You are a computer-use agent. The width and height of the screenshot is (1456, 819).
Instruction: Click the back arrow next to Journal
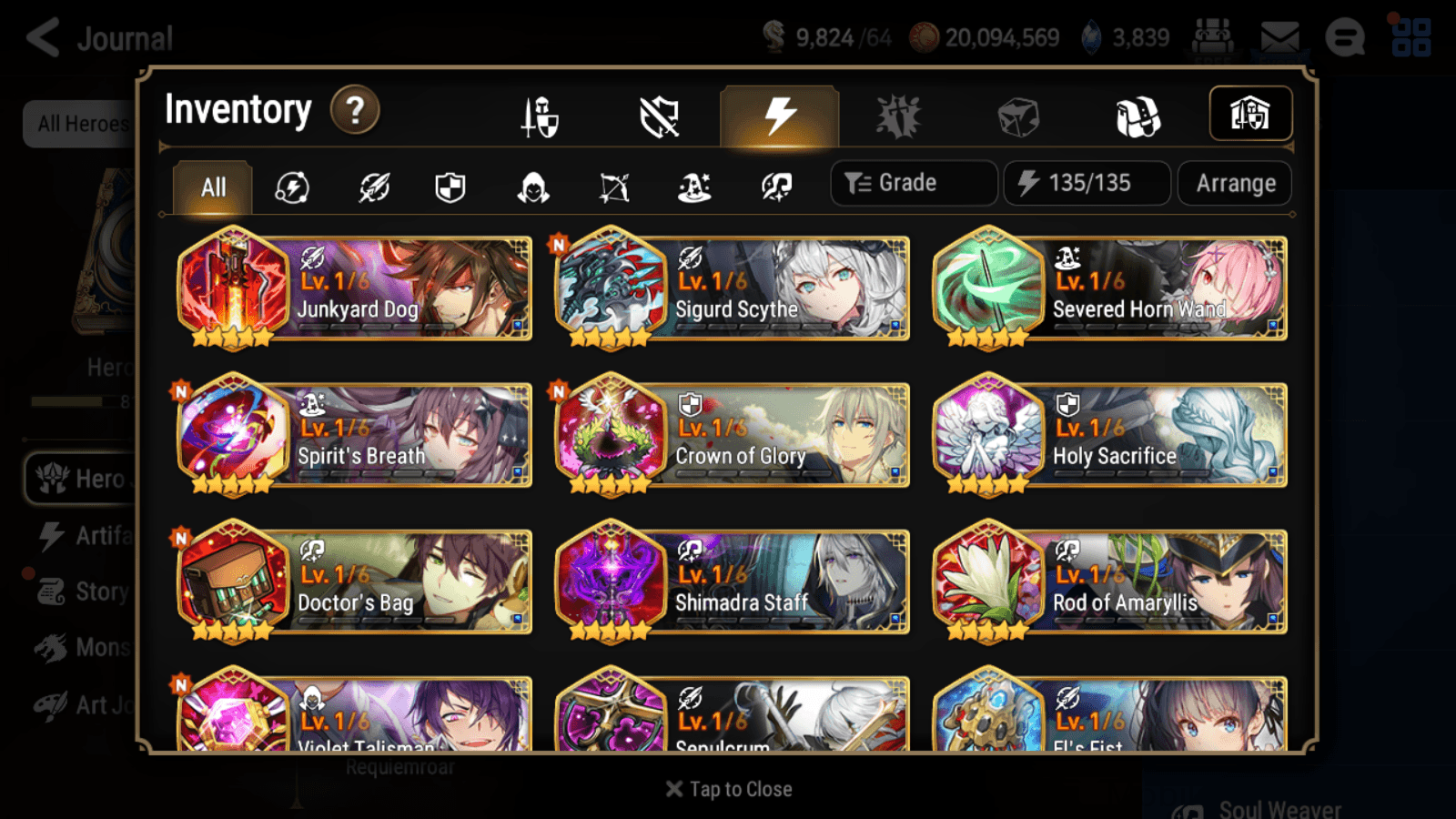[40, 36]
